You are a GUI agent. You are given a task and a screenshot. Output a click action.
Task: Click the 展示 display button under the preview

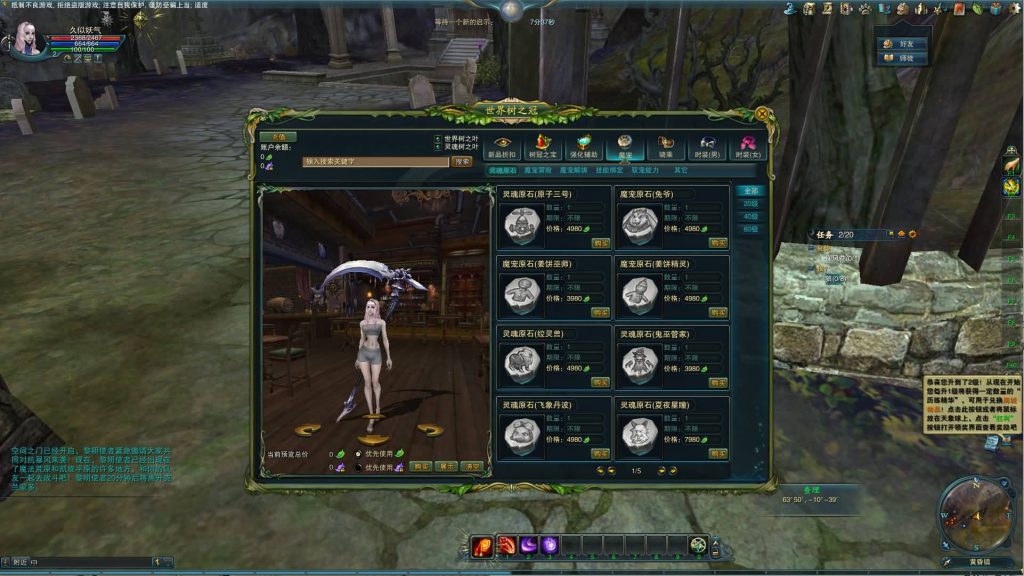446,466
